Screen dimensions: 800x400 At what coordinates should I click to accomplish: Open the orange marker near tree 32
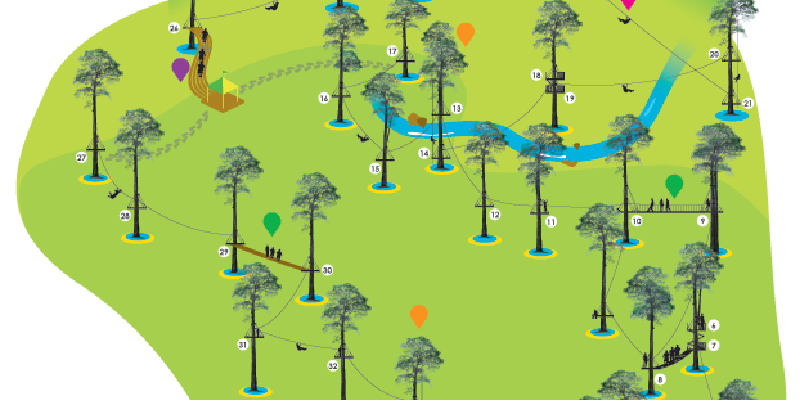[419, 316]
